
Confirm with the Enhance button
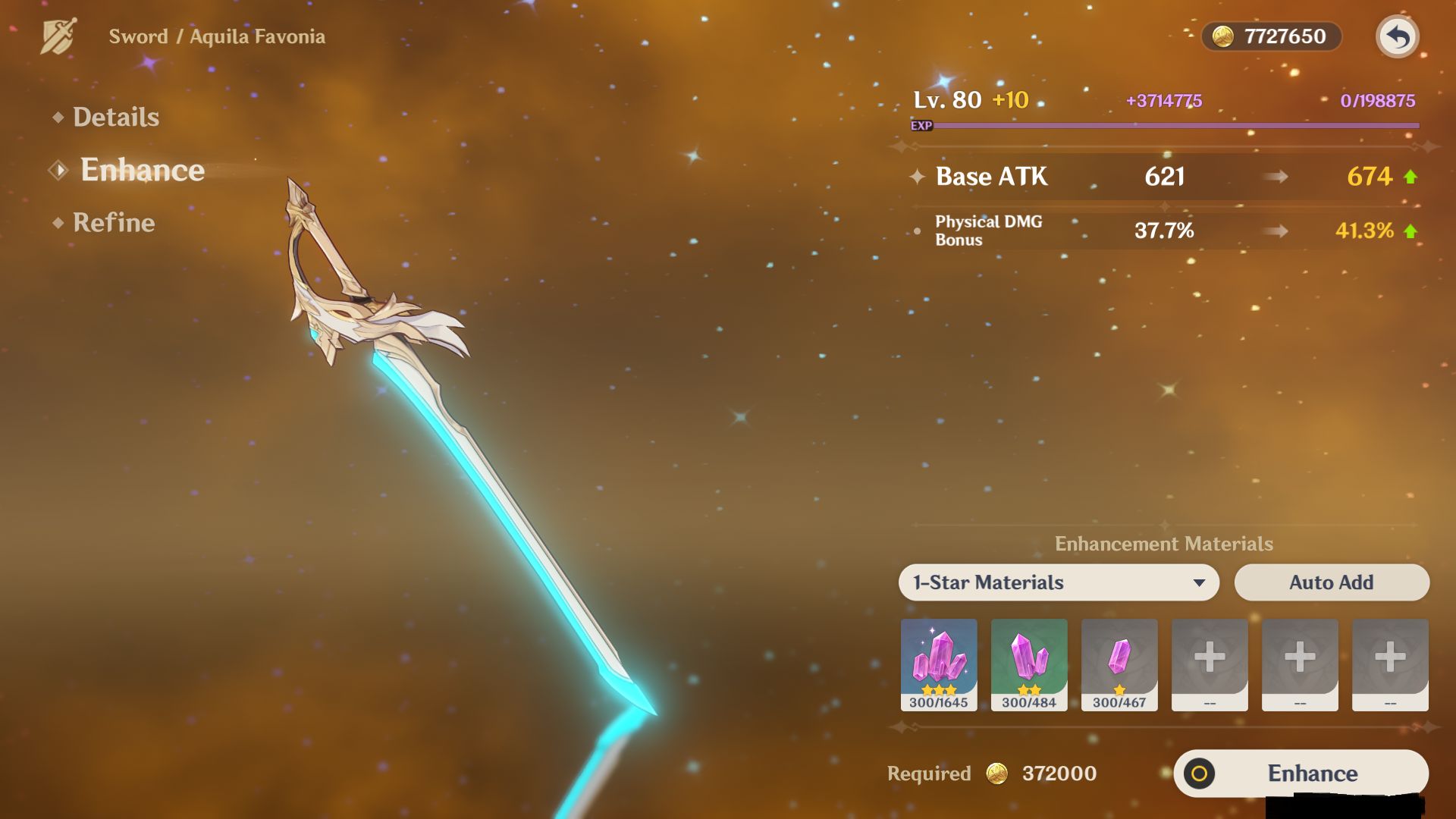point(1301,773)
